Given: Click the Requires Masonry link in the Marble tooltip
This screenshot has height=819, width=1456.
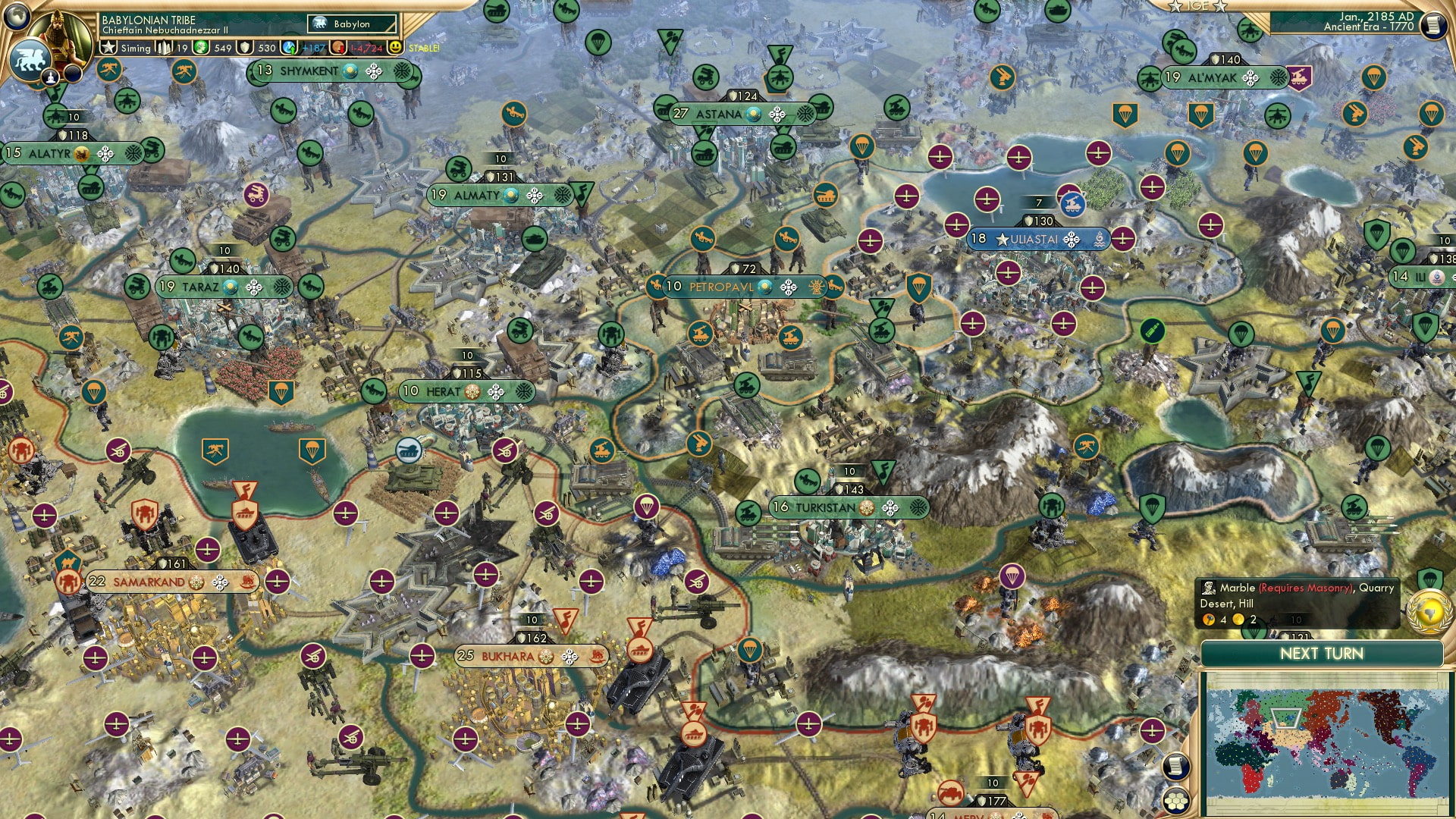Looking at the screenshot, I should coord(1304,588).
